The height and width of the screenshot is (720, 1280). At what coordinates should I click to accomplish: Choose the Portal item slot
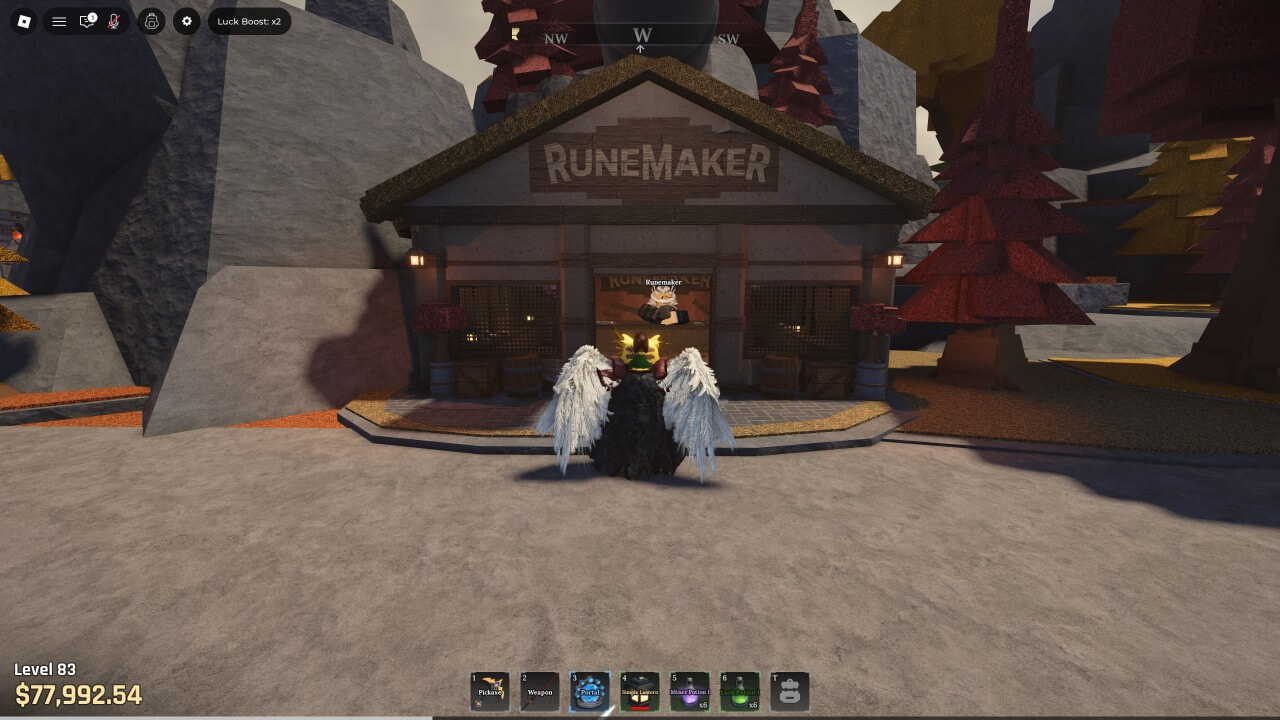click(x=590, y=691)
